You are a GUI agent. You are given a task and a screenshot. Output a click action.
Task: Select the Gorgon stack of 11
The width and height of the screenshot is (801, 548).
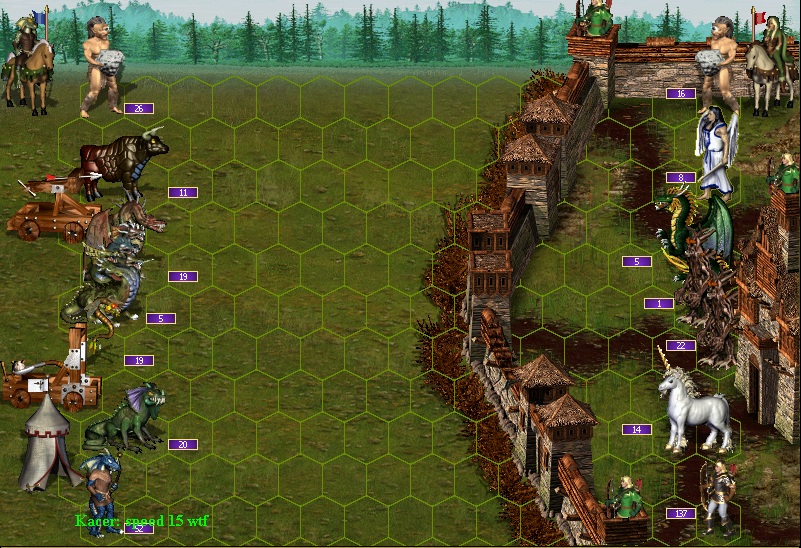126,165
